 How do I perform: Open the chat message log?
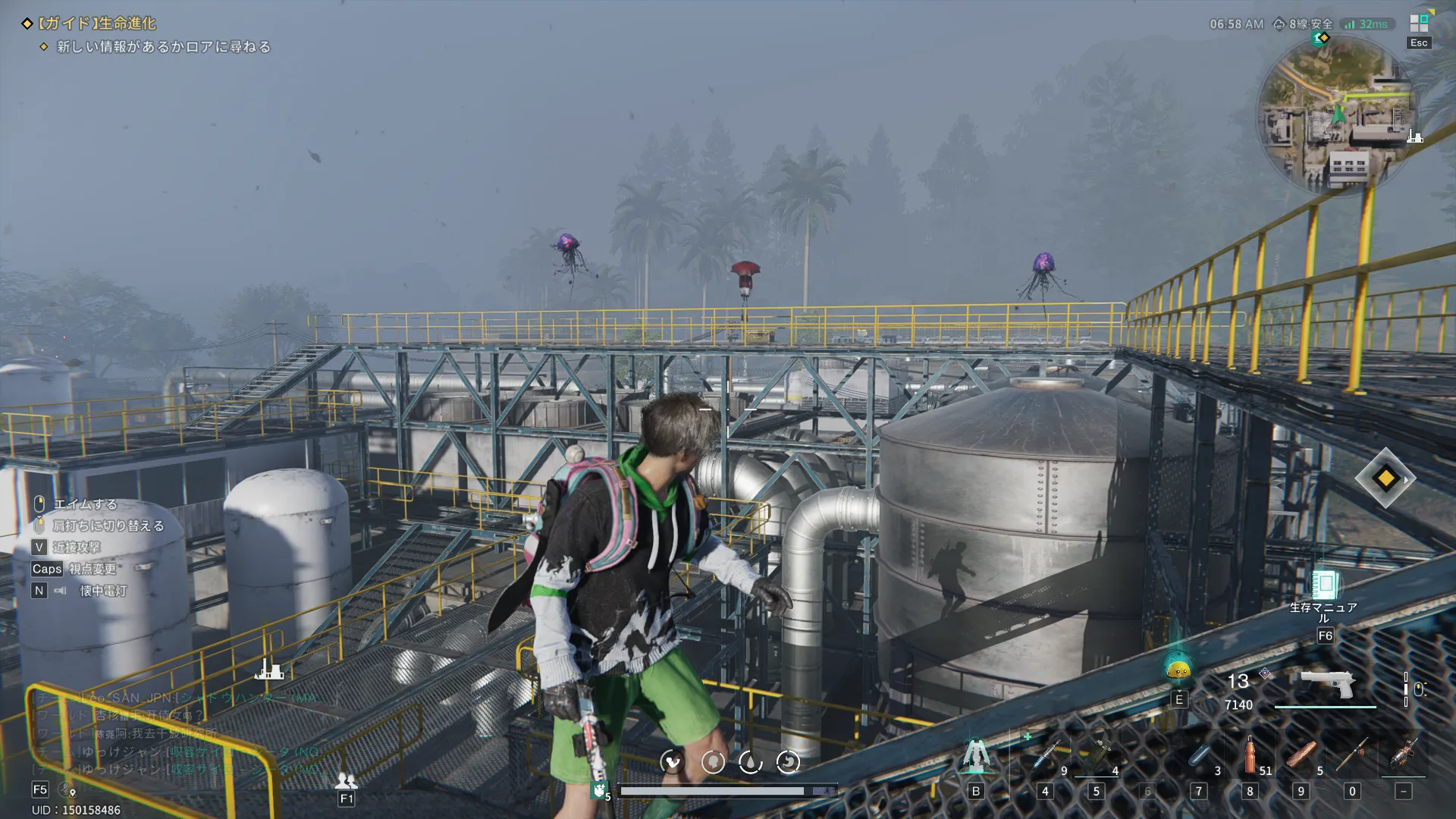(174, 733)
